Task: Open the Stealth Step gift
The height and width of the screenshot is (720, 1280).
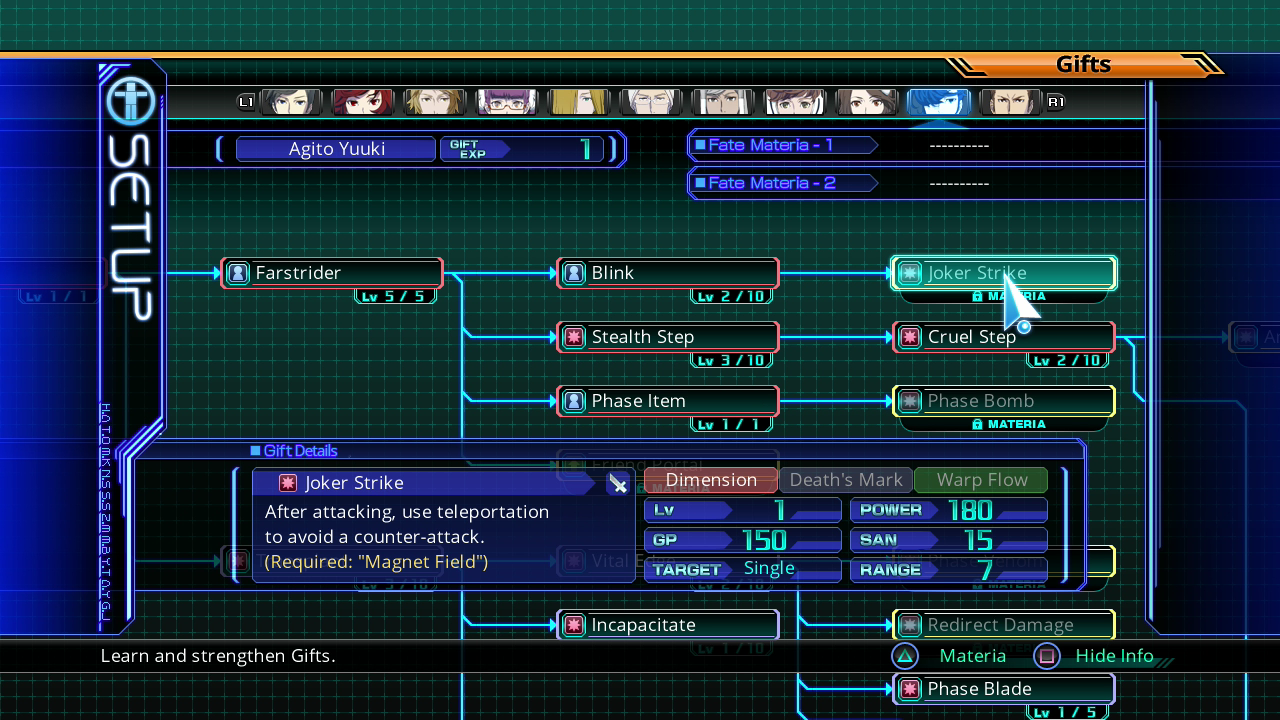Action: point(668,337)
